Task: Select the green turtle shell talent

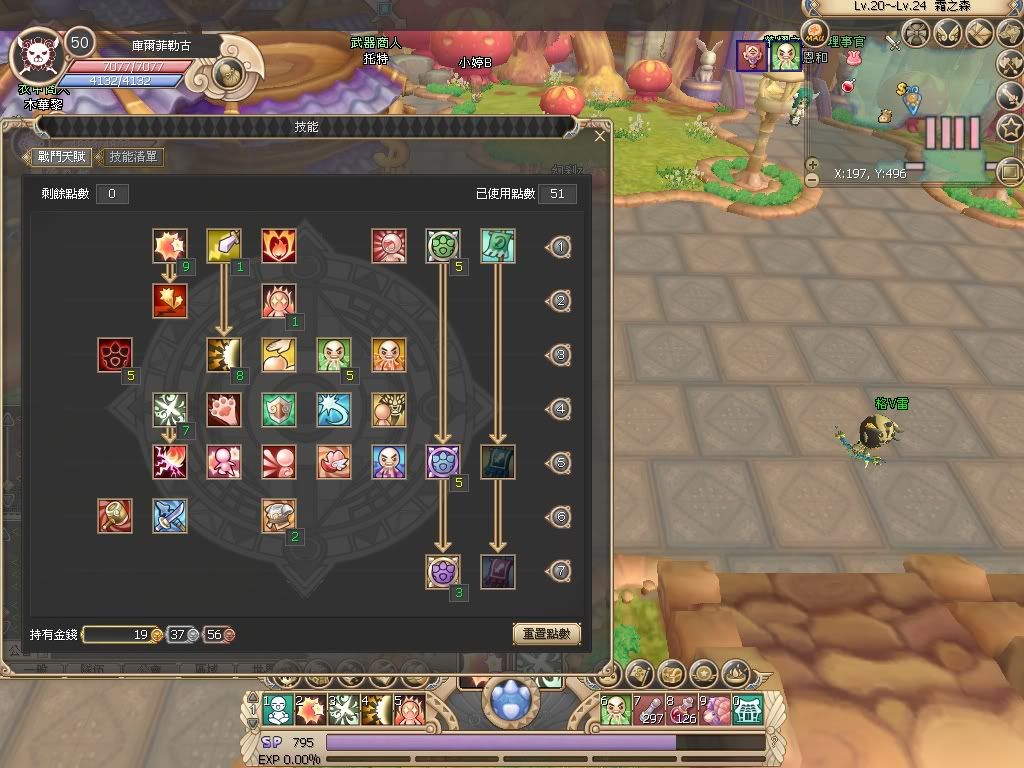Action: coord(443,246)
